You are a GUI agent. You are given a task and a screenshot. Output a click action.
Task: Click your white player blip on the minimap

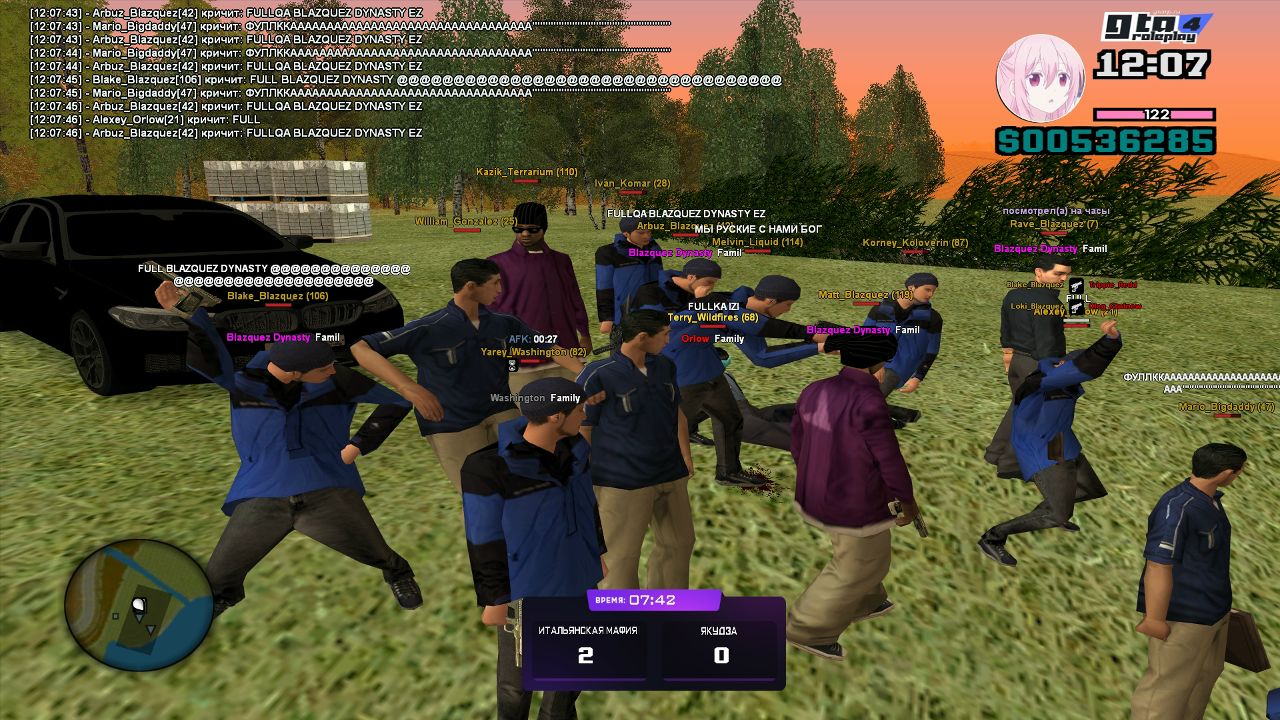[x=137, y=603]
